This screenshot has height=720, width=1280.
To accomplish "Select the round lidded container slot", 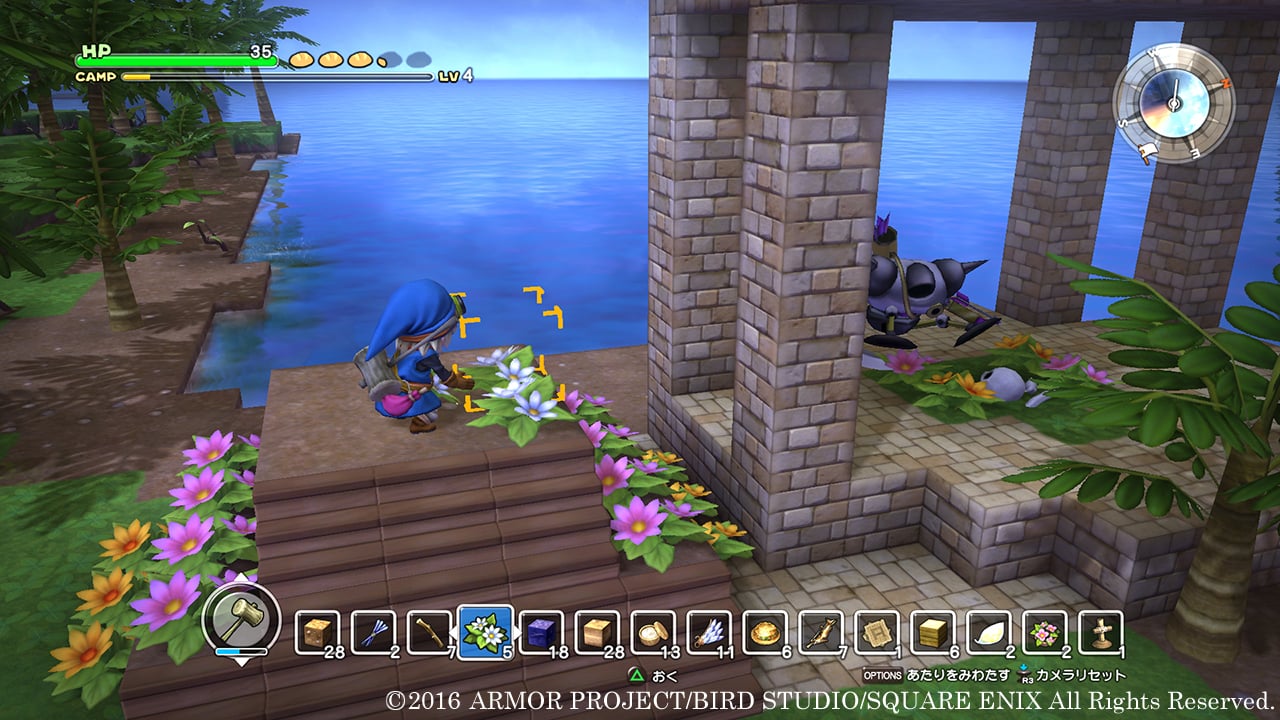I will (x=654, y=632).
